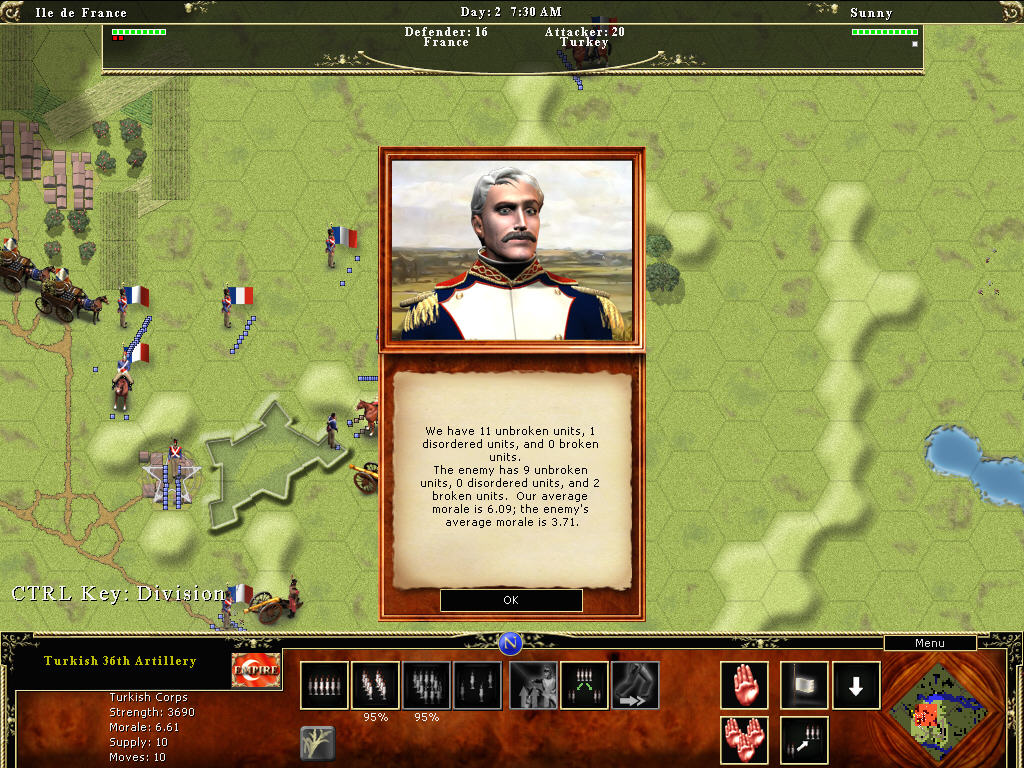1024x768 pixels.
Task: Click the triple red hands halt-all icon
Action: point(744,740)
